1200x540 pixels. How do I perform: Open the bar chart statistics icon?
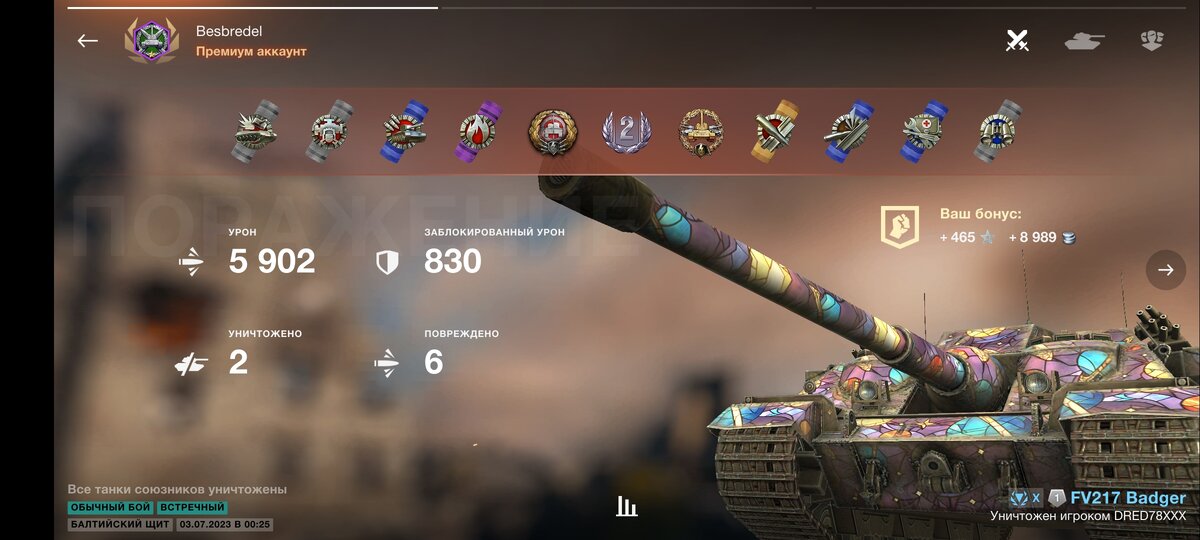click(627, 506)
